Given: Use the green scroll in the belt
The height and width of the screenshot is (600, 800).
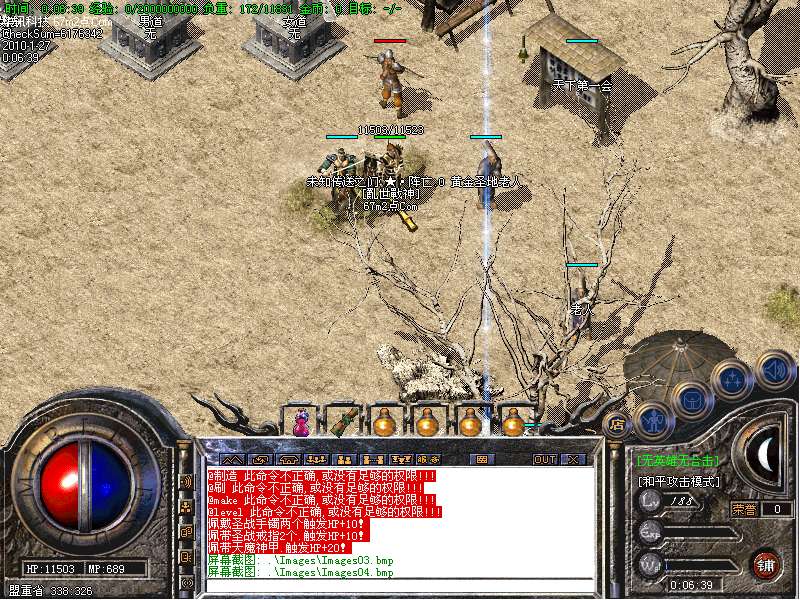Looking at the screenshot, I should (x=344, y=422).
